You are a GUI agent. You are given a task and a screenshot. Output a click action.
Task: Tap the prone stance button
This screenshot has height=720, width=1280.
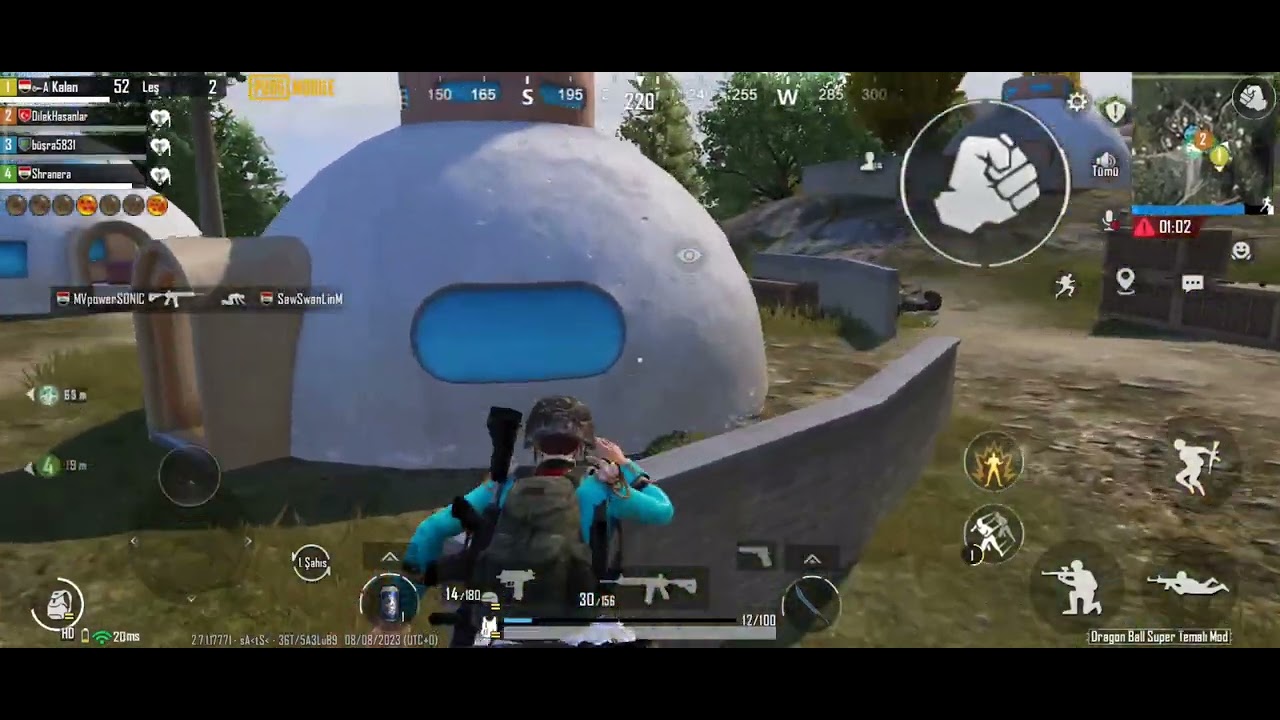(1189, 583)
